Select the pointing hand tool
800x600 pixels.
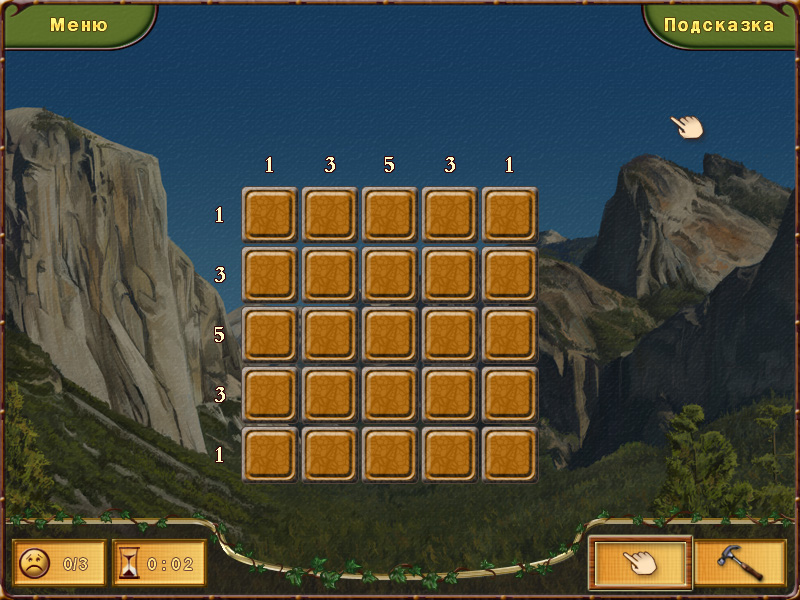point(640,563)
